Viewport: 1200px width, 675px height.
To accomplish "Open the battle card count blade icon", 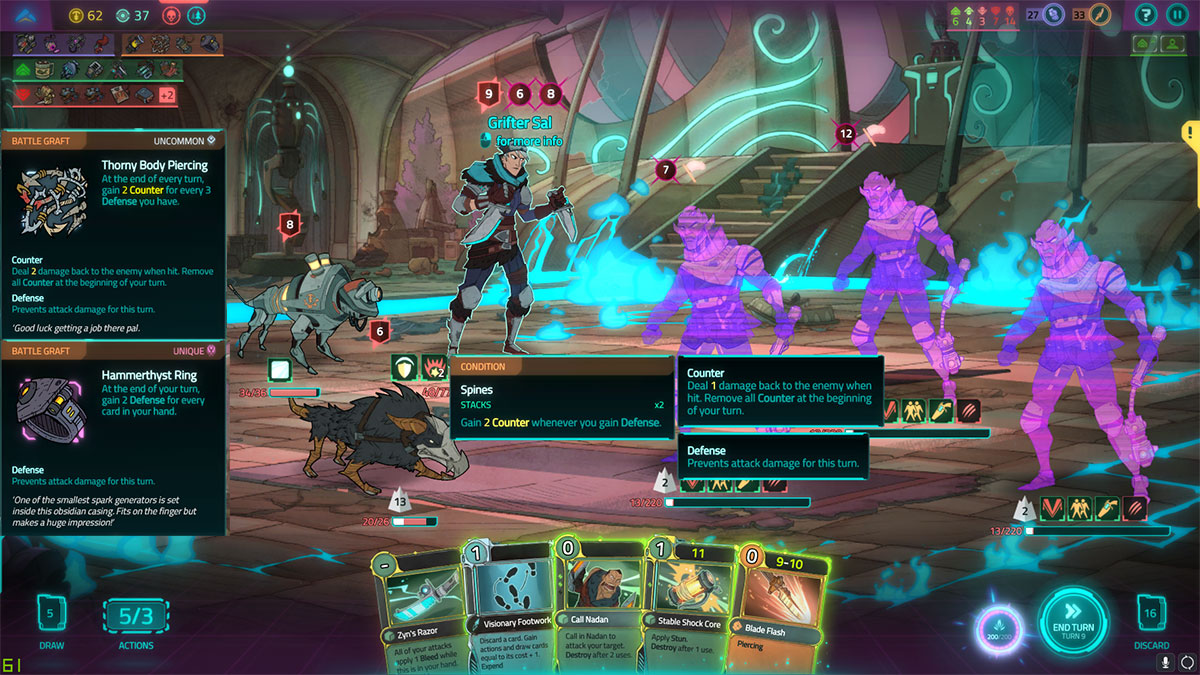I will pyautogui.click(x=1100, y=15).
